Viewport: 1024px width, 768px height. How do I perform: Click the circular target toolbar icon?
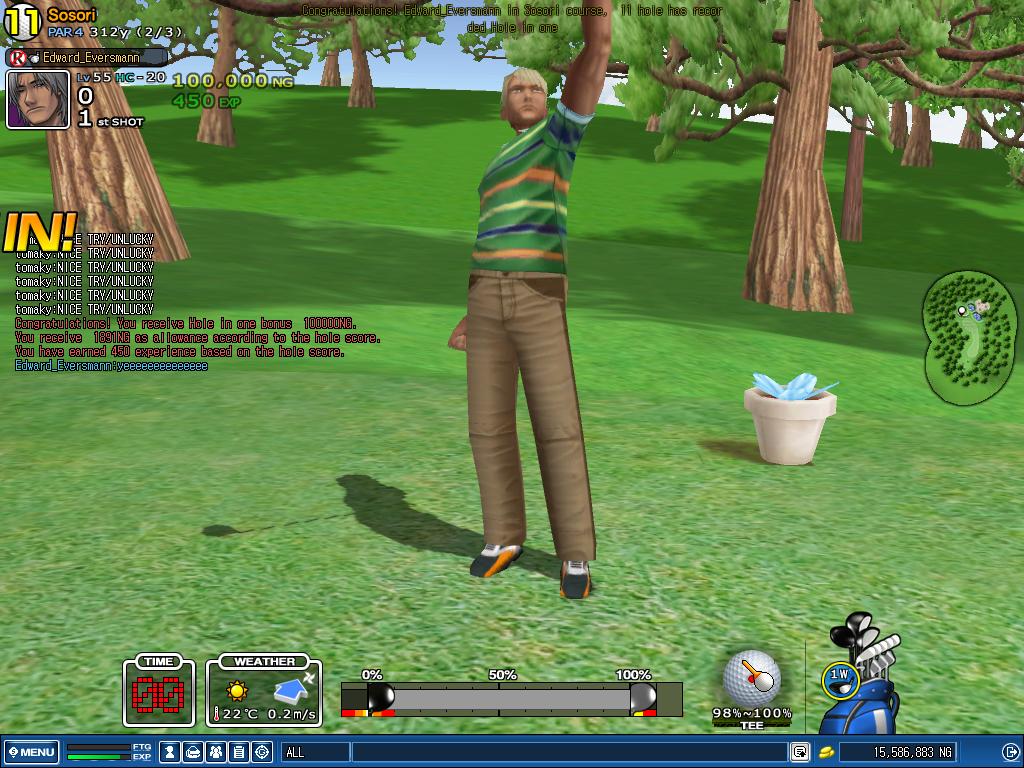pos(262,752)
